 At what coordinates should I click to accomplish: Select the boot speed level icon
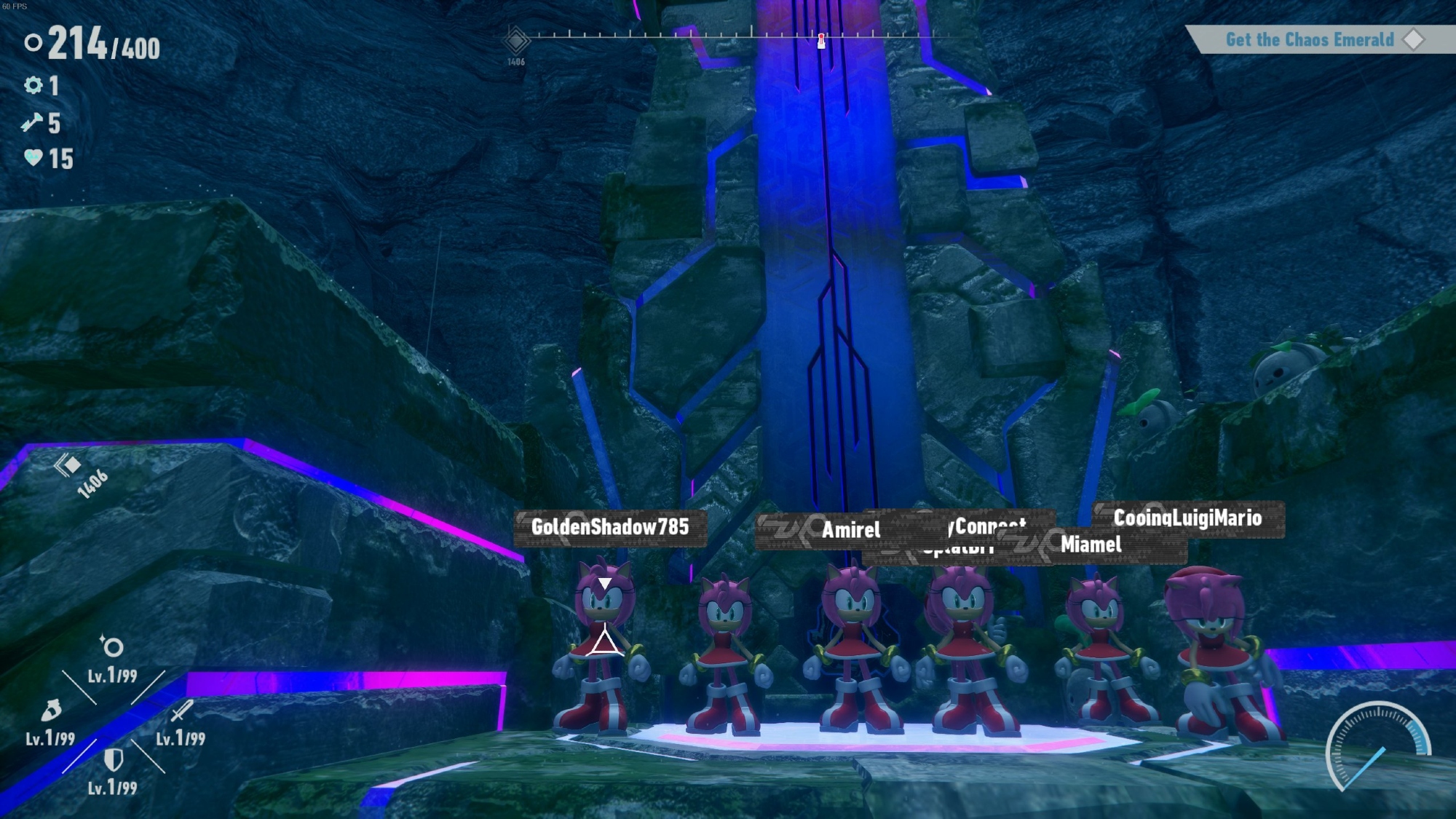coord(51,709)
